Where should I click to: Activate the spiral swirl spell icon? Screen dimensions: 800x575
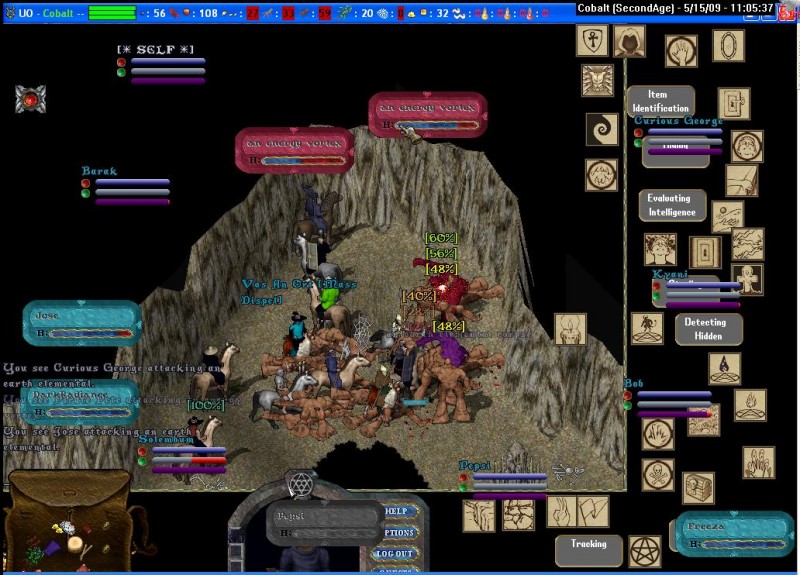pyautogui.click(x=601, y=129)
